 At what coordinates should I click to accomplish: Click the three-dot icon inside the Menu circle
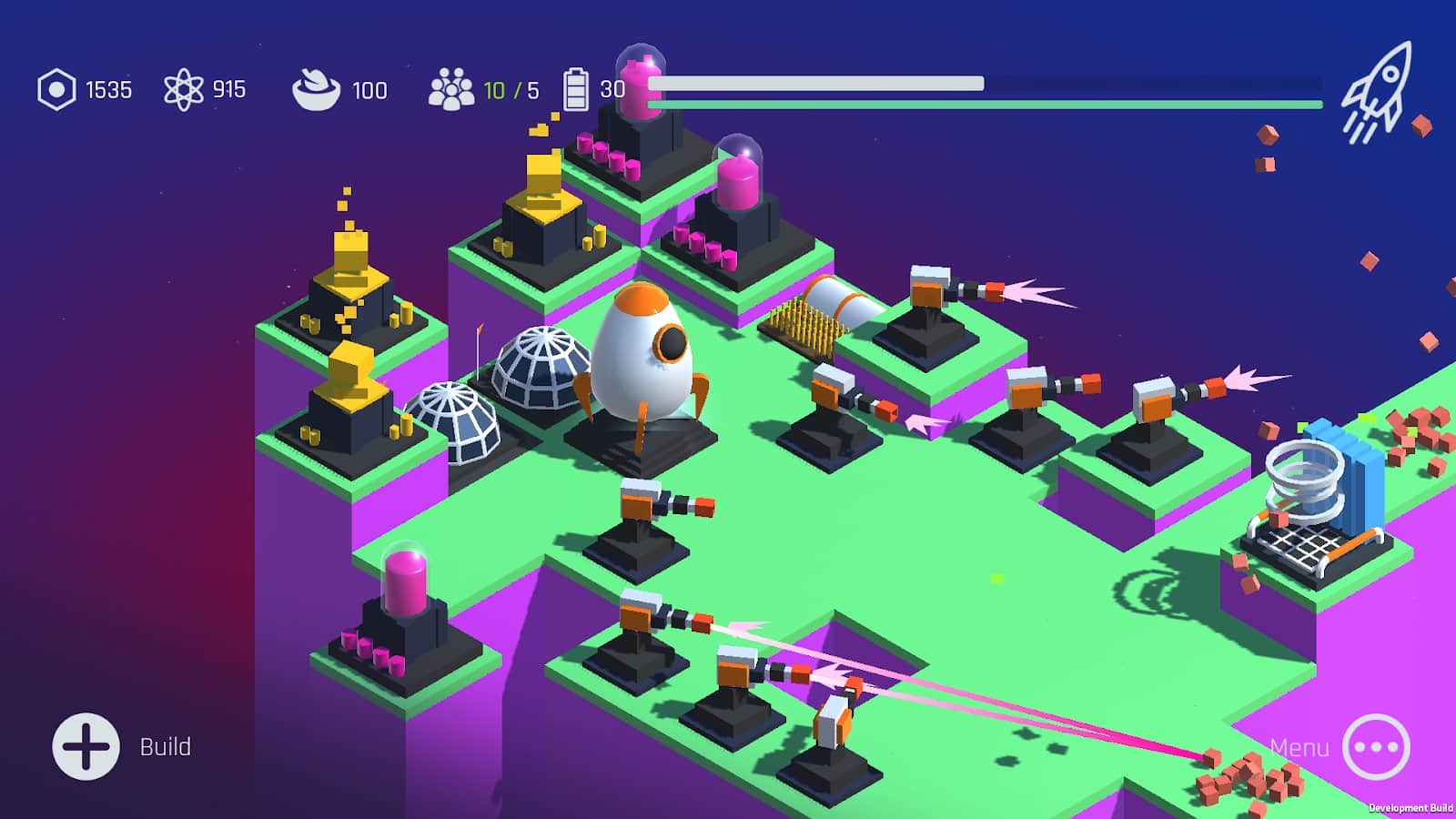(x=1377, y=745)
